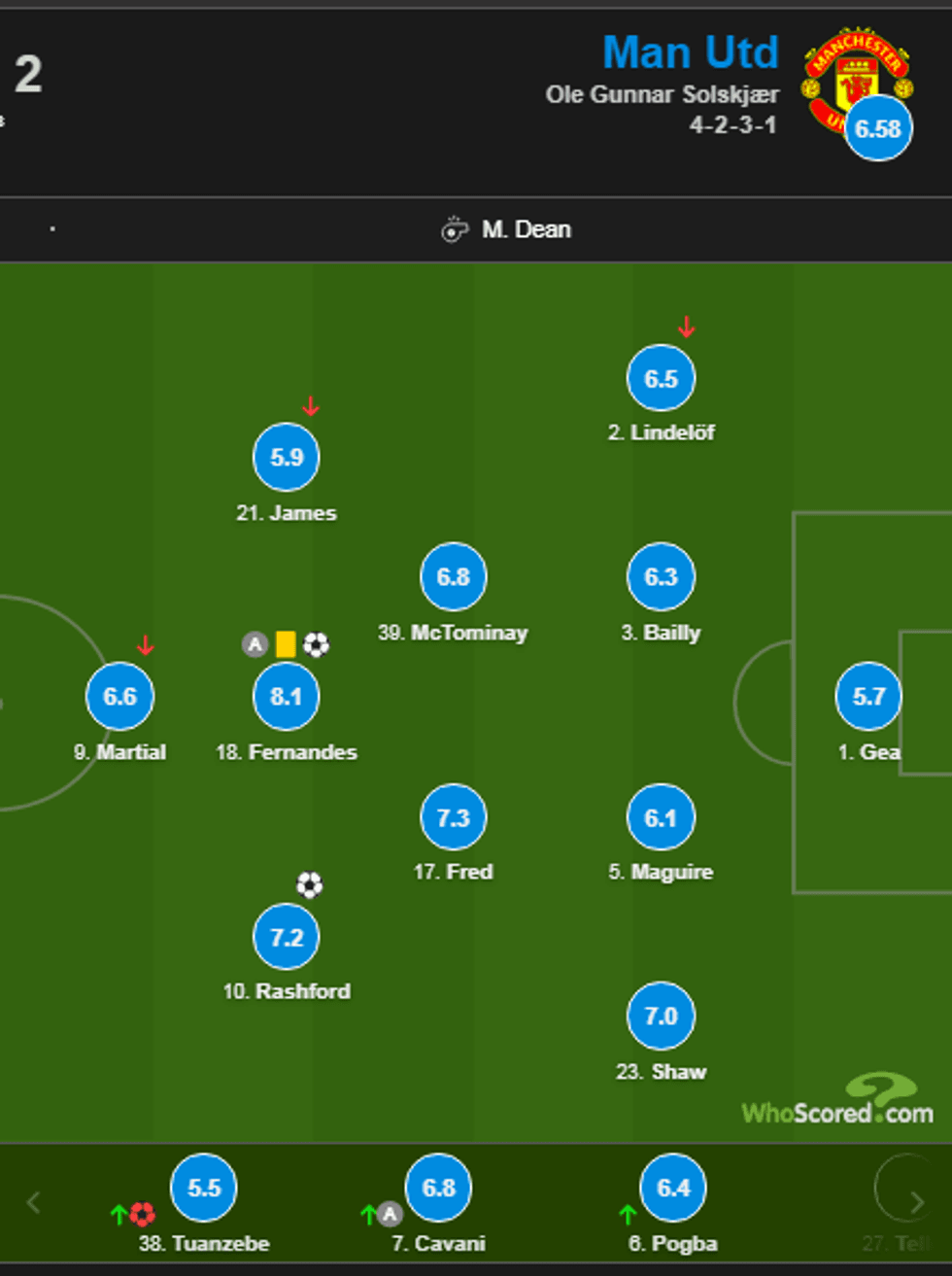Open substitute Pogba's 6.4 rating
The width and height of the screenshot is (952, 1276).
pos(673,1188)
